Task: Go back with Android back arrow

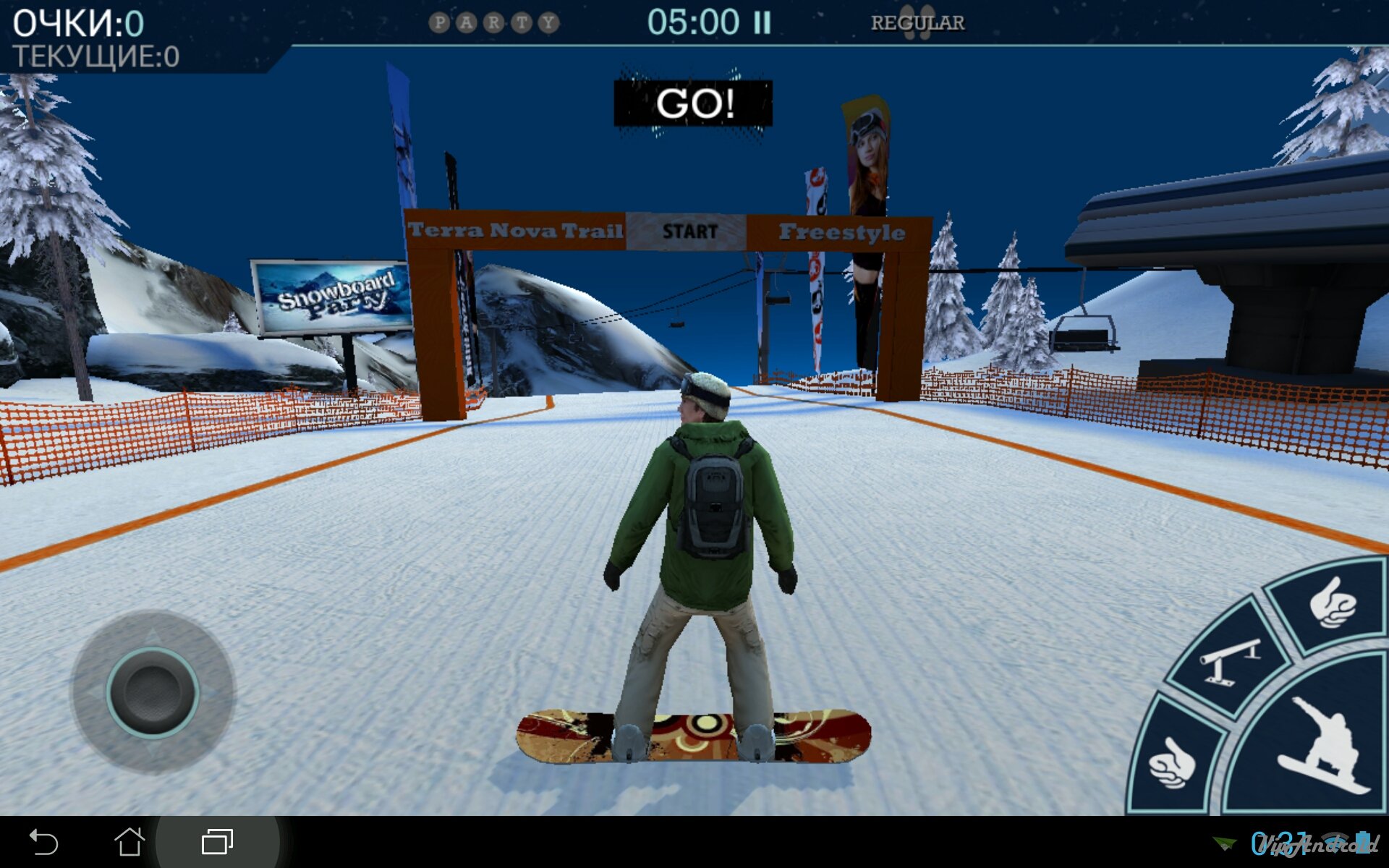Action: (43, 842)
